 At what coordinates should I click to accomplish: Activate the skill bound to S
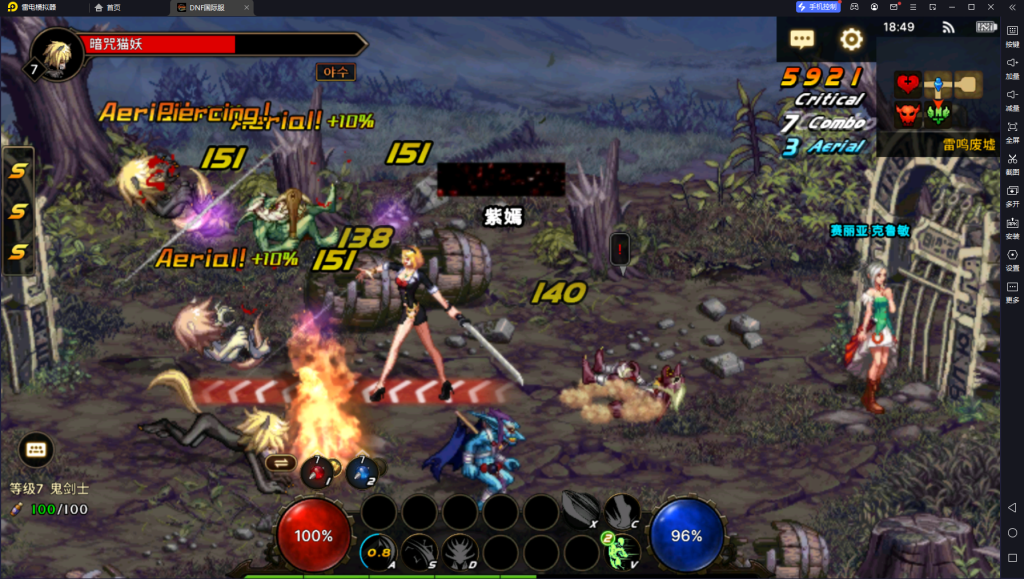(419, 551)
